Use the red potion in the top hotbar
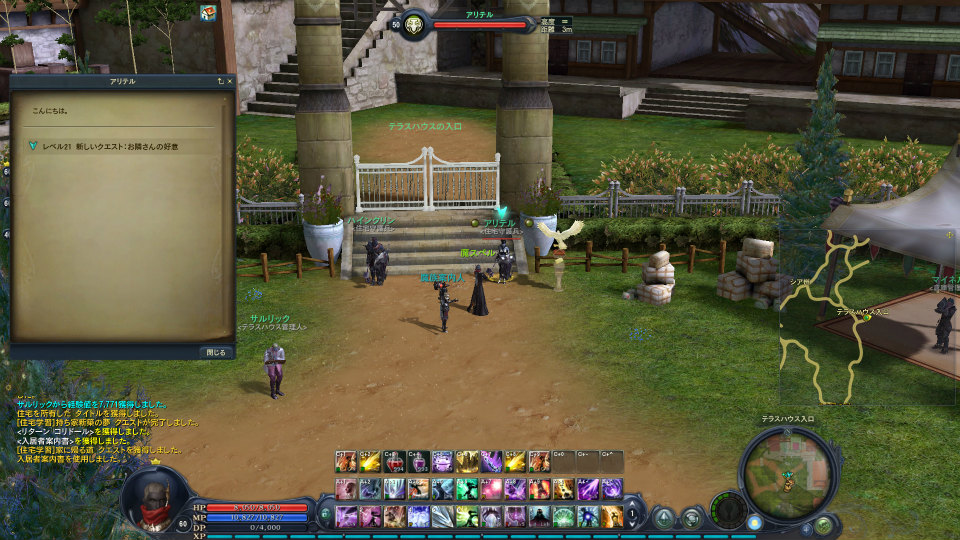This screenshot has height=540, width=960. pos(395,462)
